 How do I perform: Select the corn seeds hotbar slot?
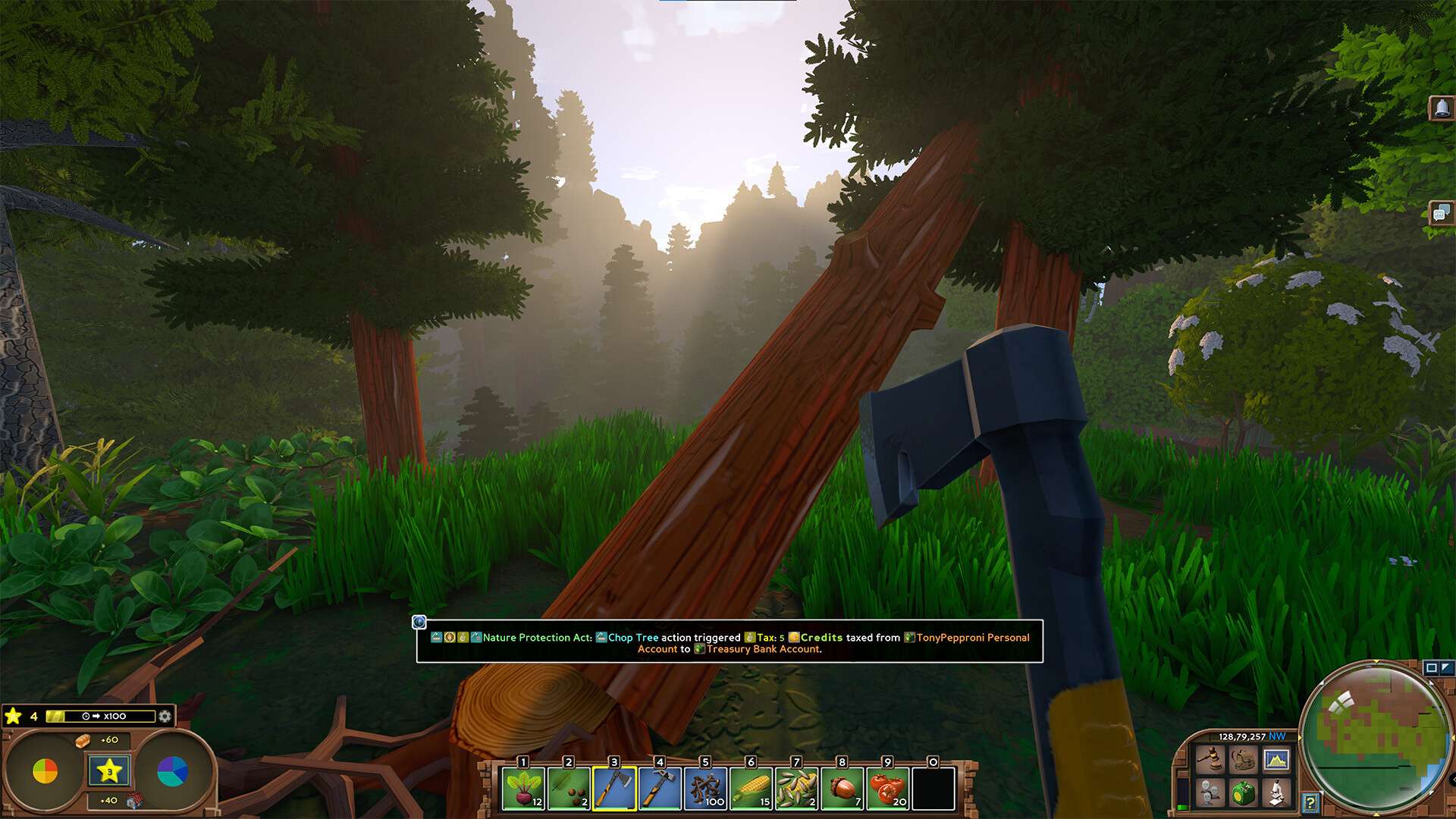[x=796, y=789]
